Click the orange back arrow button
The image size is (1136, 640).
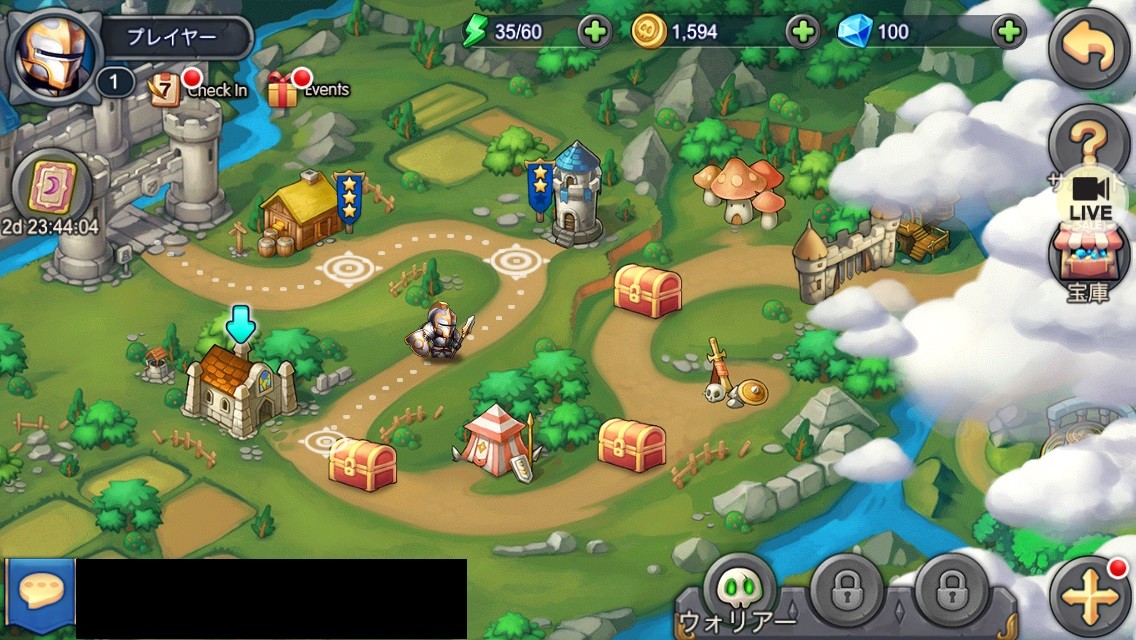click(x=1089, y=48)
